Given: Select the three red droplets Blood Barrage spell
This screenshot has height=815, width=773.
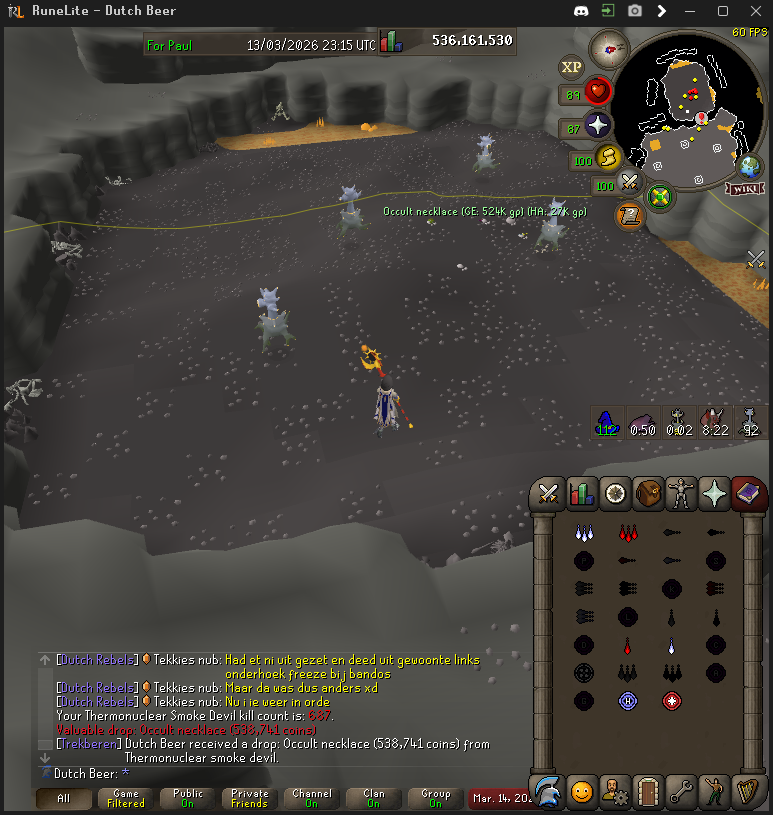Looking at the screenshot, I should click(x=627, y=533).
